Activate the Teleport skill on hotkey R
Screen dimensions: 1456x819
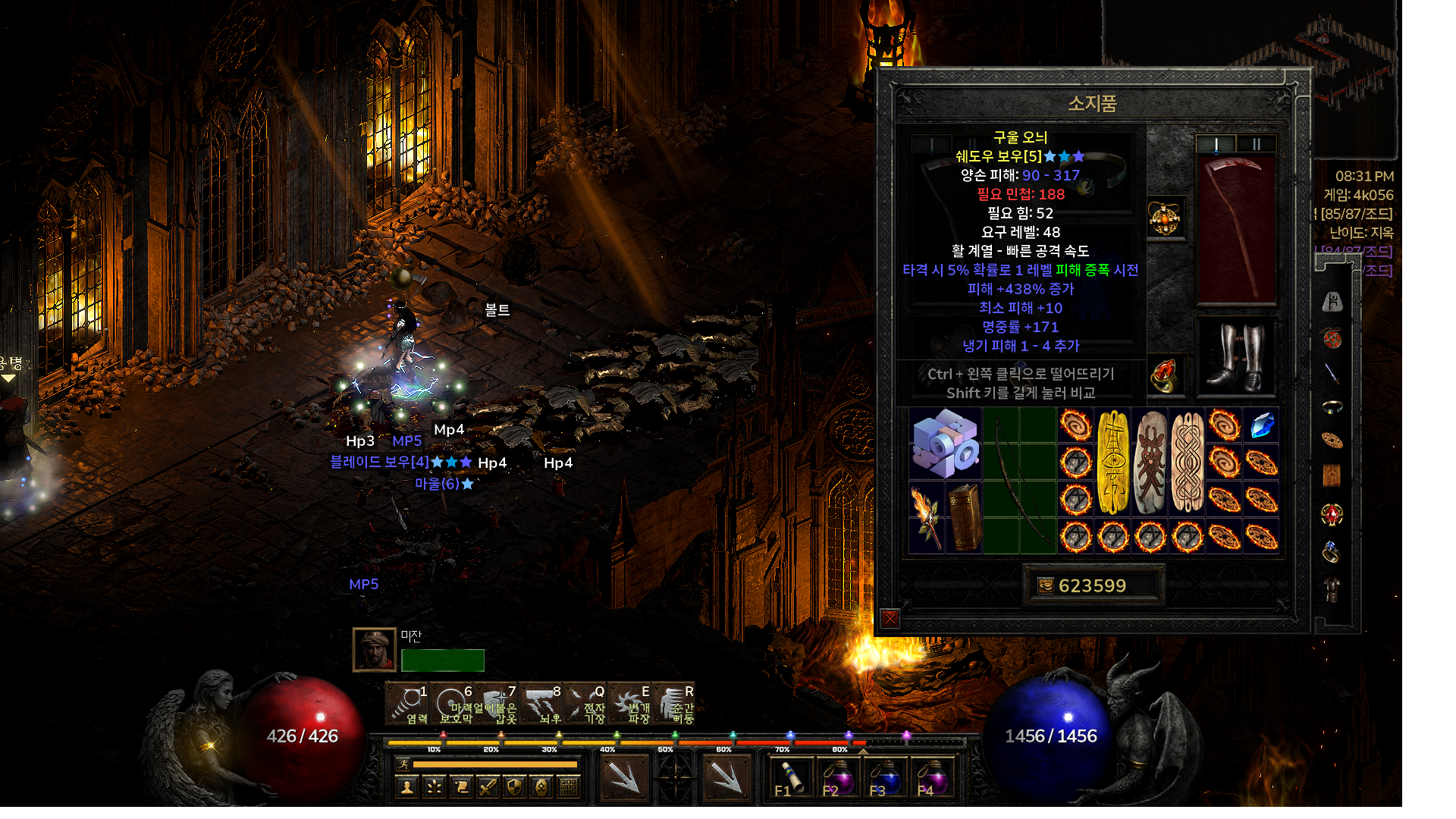(x=673, y=704)
